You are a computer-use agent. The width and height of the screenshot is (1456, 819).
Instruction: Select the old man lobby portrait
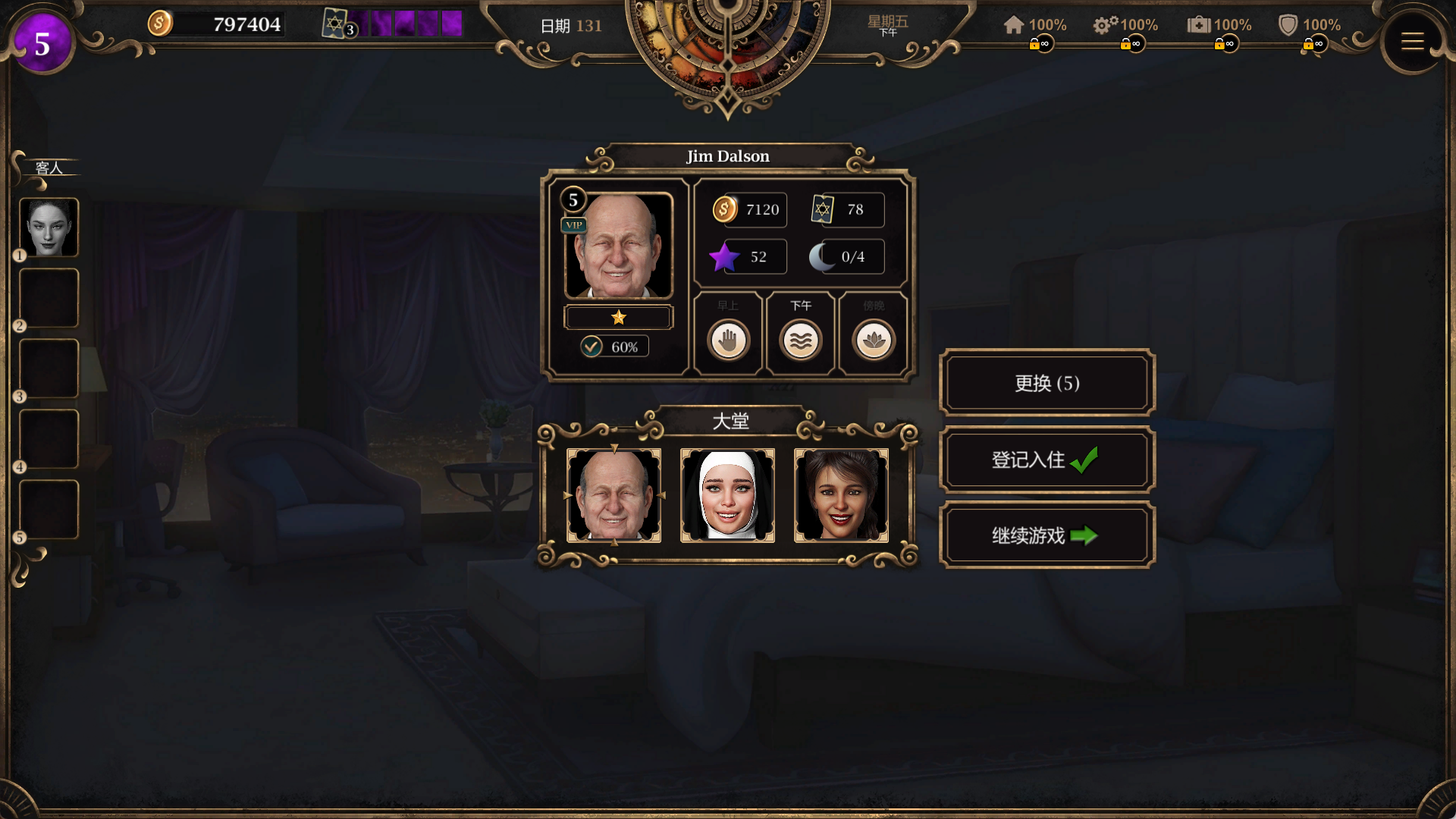click(x=613, y=495)
